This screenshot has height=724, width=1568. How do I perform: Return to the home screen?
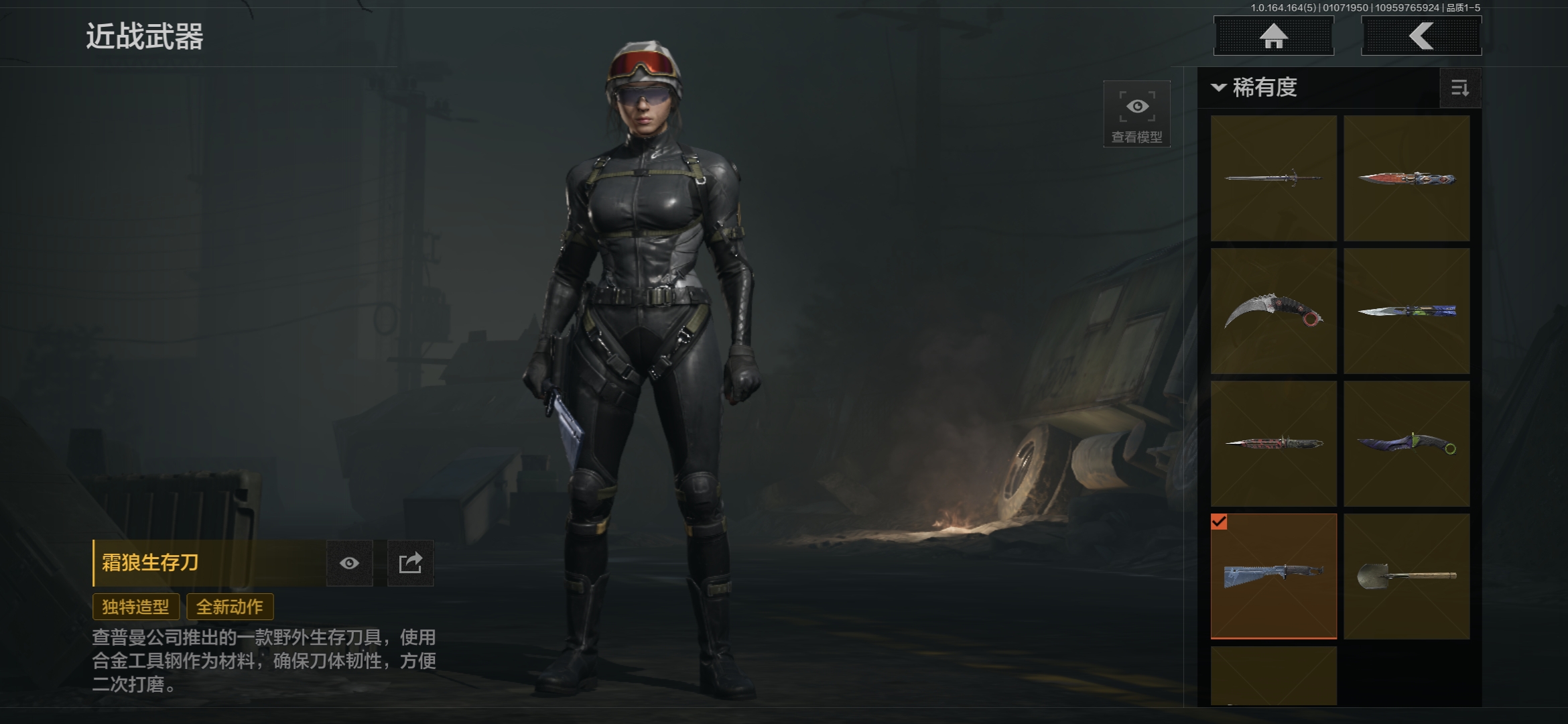(1273, 36)
